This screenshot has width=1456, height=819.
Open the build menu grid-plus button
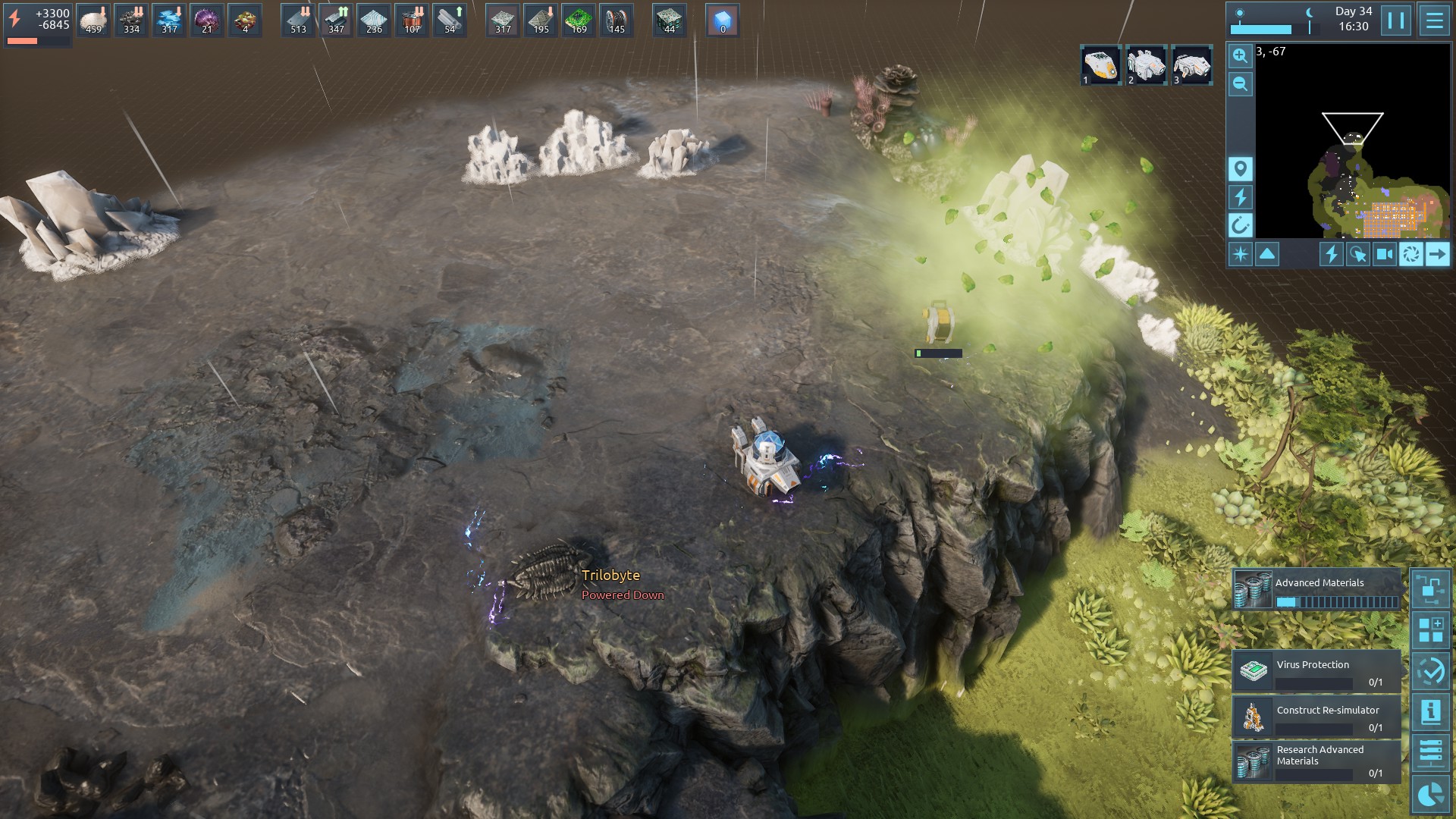coord(1430,630)
